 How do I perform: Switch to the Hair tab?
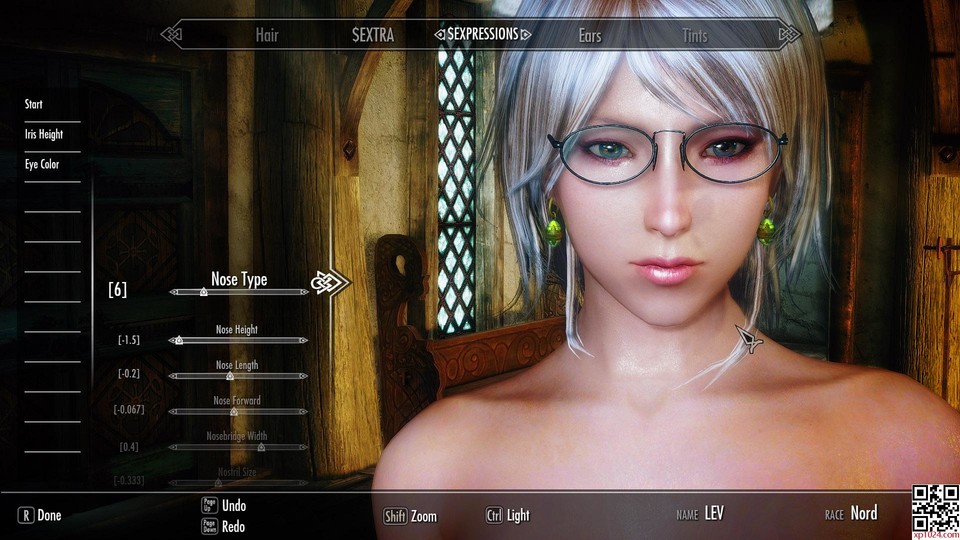click(266, 36)
